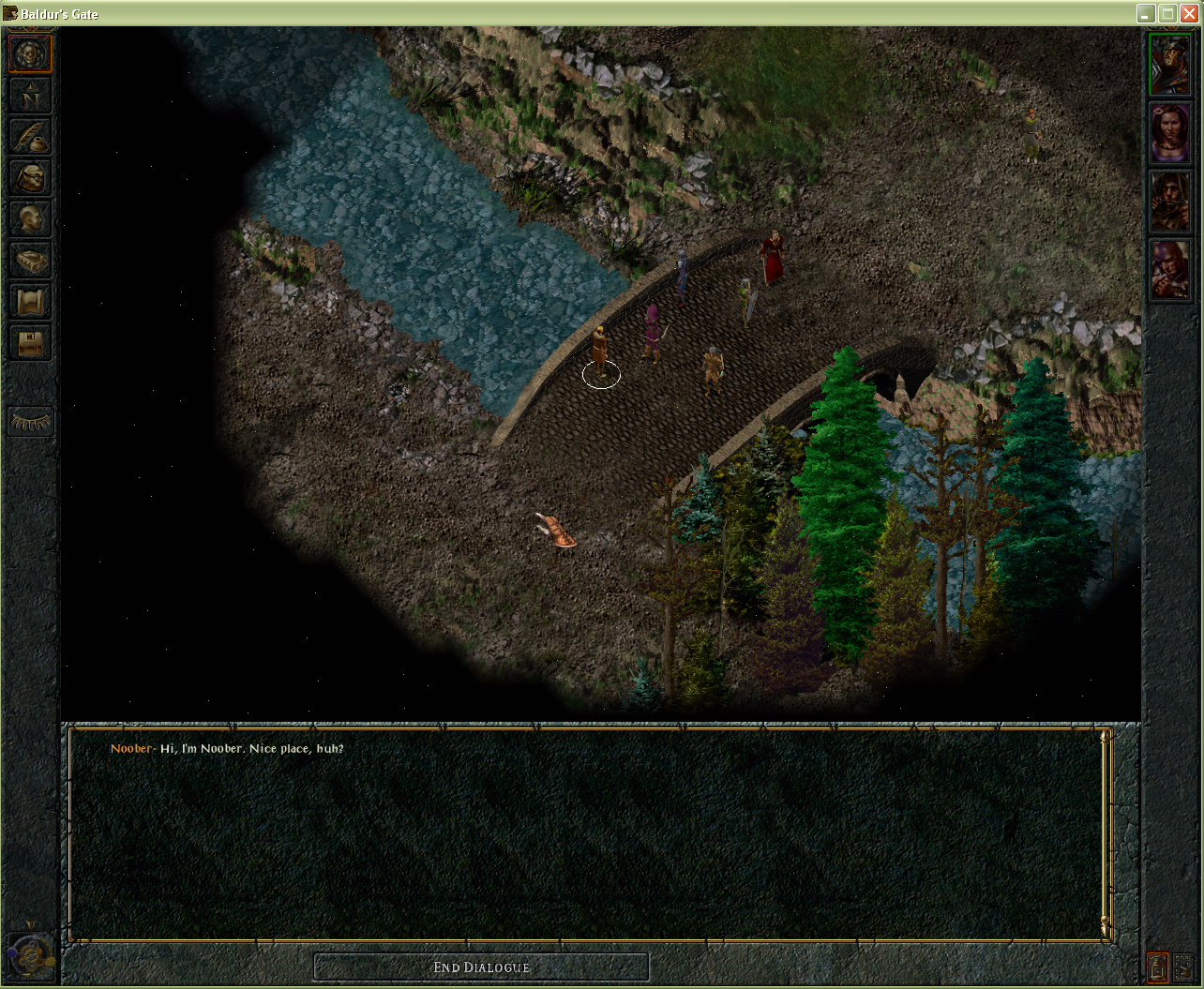Viewport: 1204px width, 989px height.
Task: Select the woman in purple portrait
Action: (1170, 133)
